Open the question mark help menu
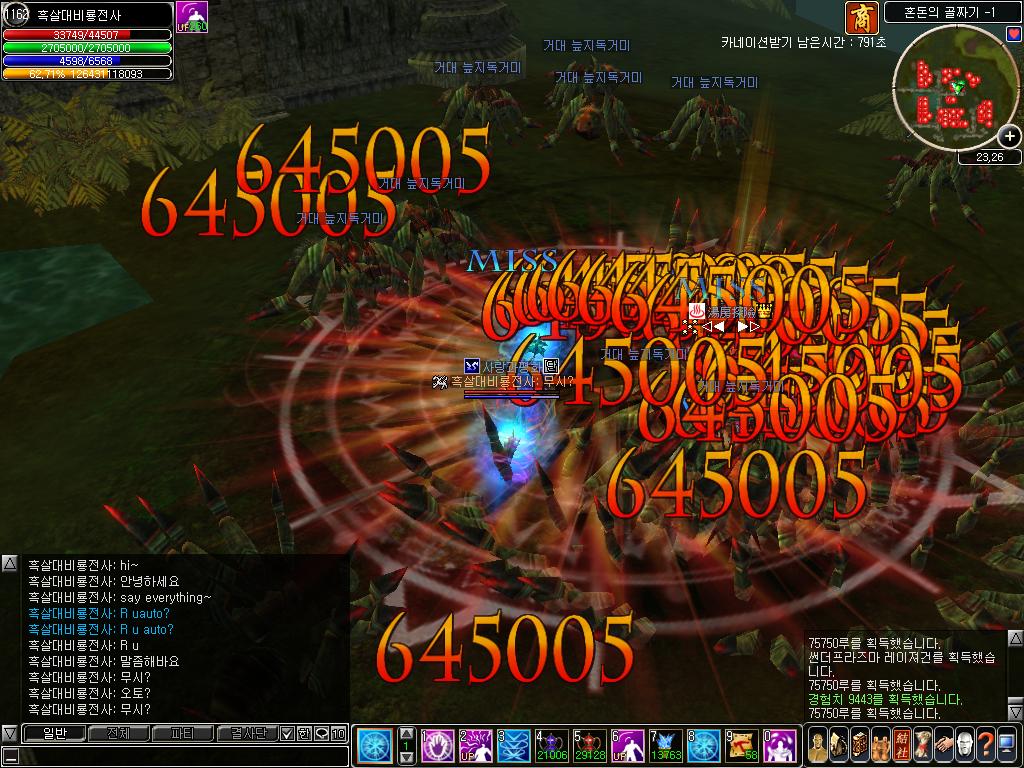 [988, 745]
